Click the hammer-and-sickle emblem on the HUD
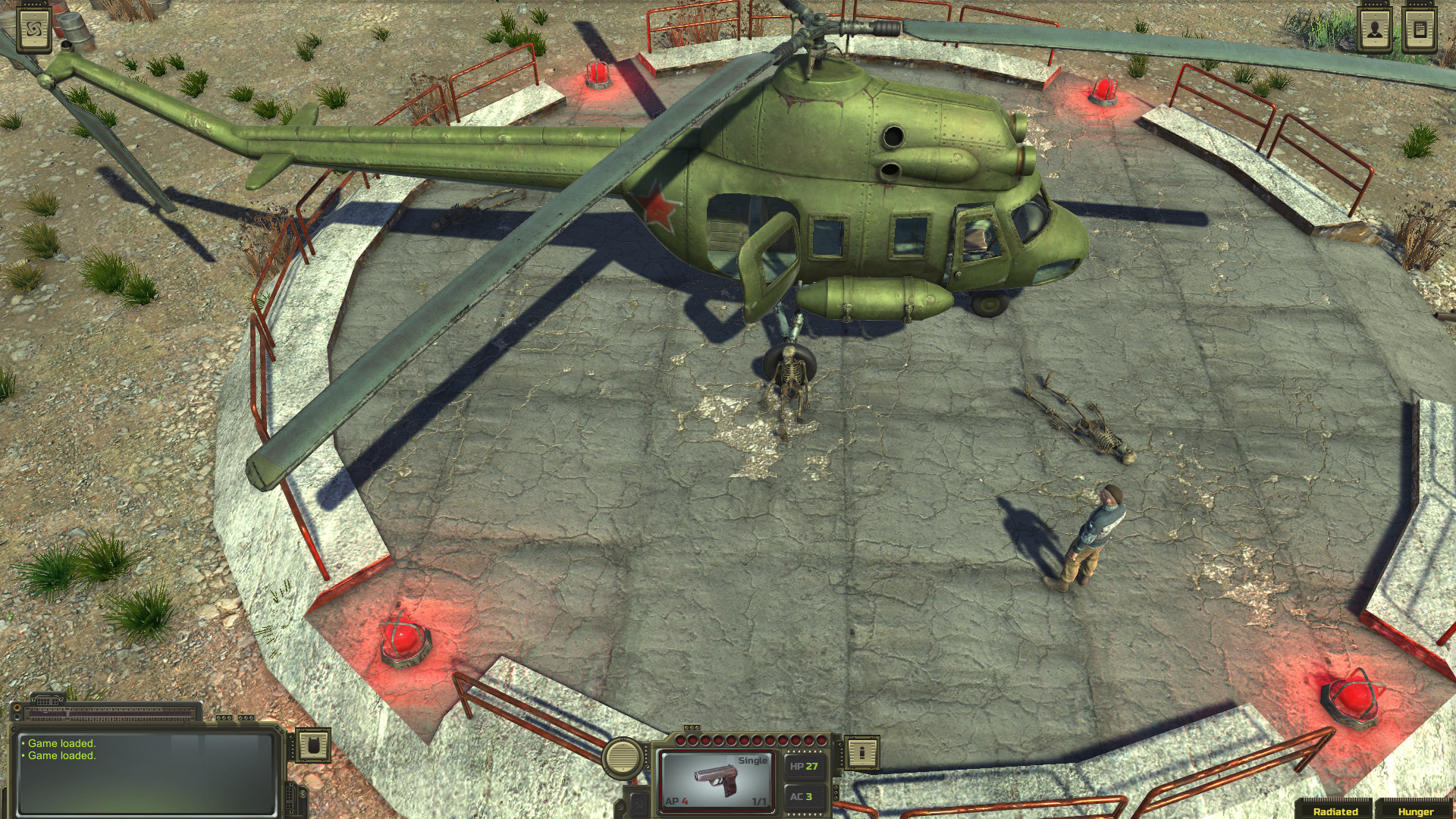Screen dimensions: 1456x819 pyautogui.click(x=638, y=802)
